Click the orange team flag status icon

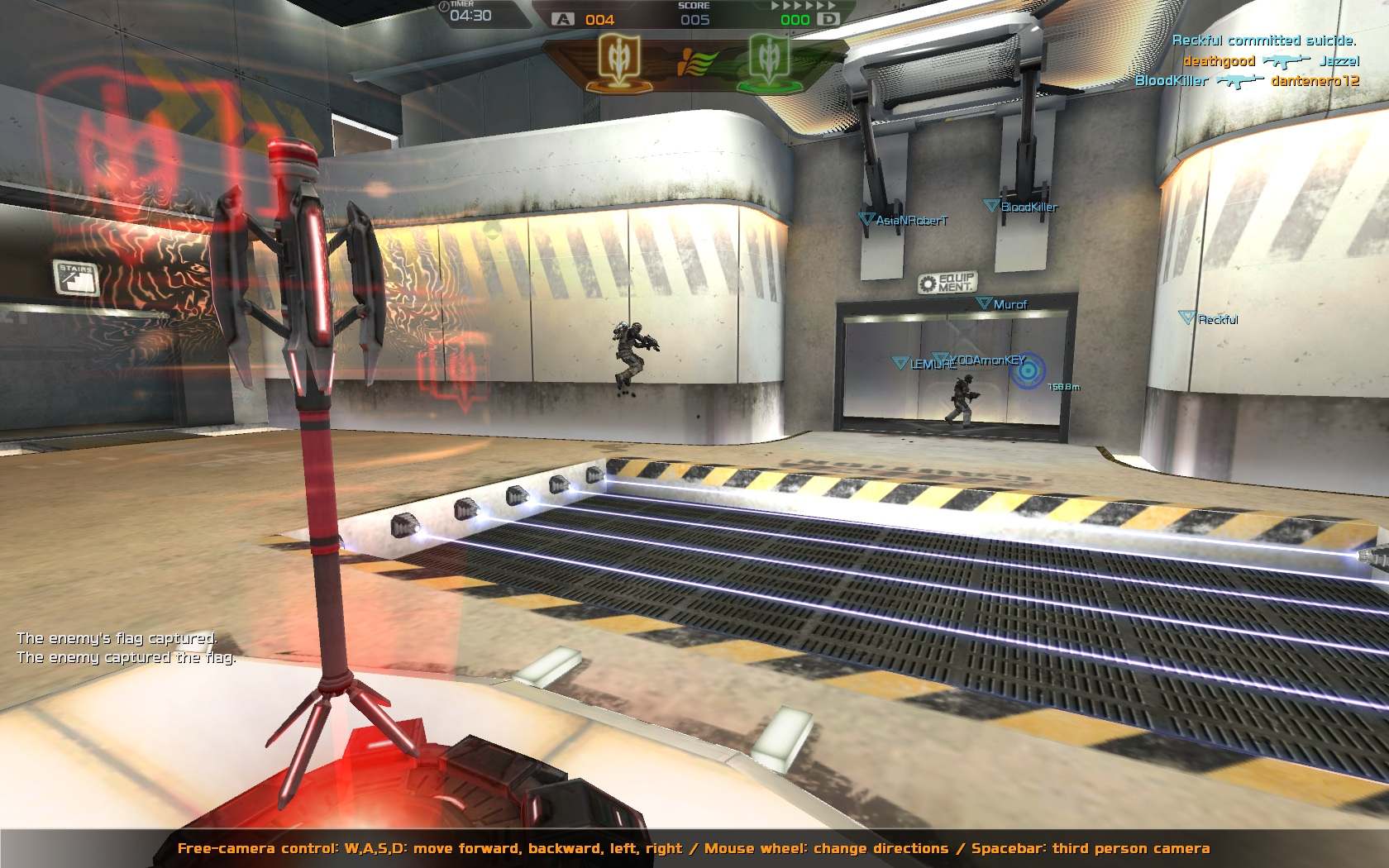[618, 61]
